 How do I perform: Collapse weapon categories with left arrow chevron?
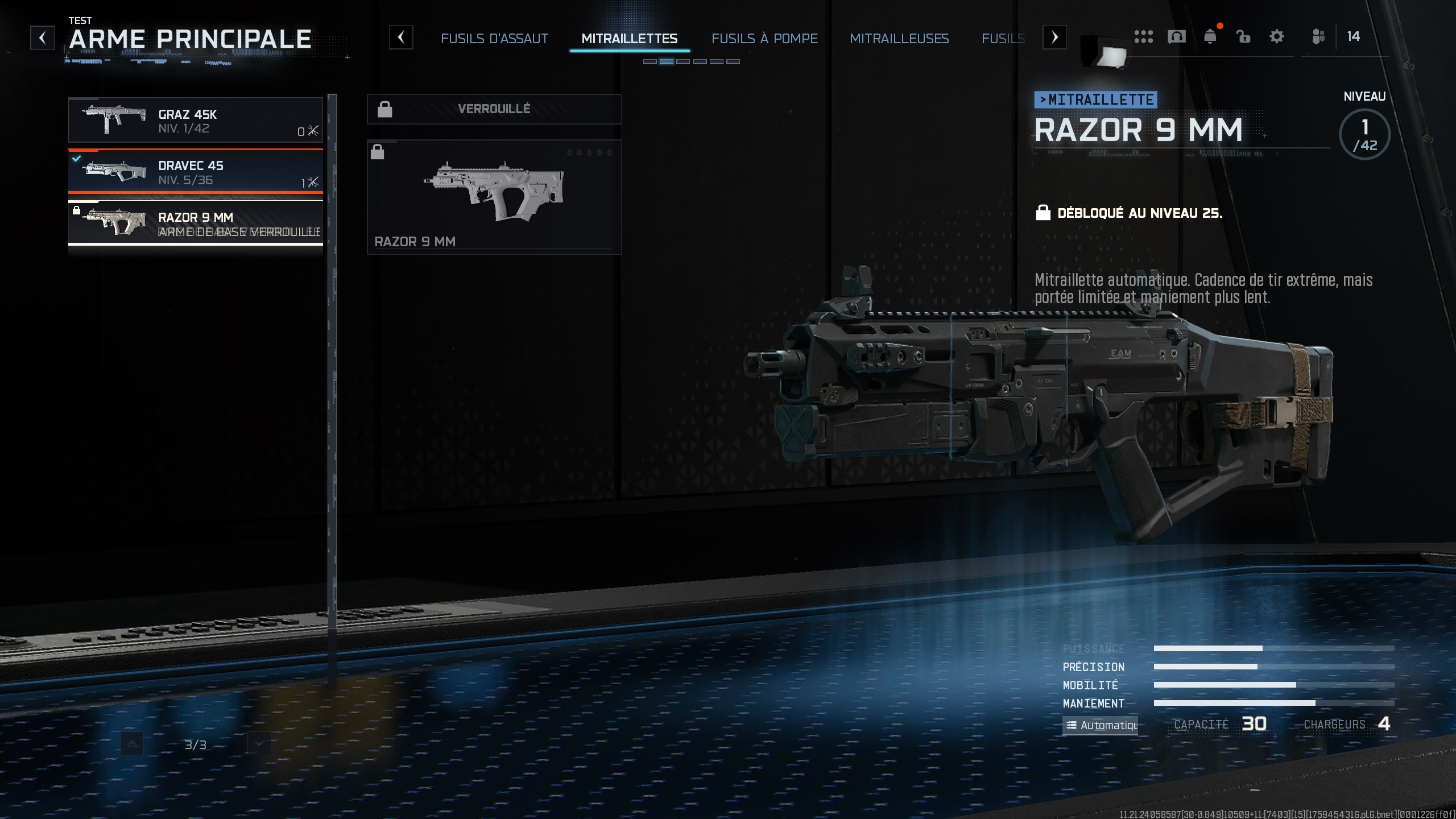[x=403, y=37]
